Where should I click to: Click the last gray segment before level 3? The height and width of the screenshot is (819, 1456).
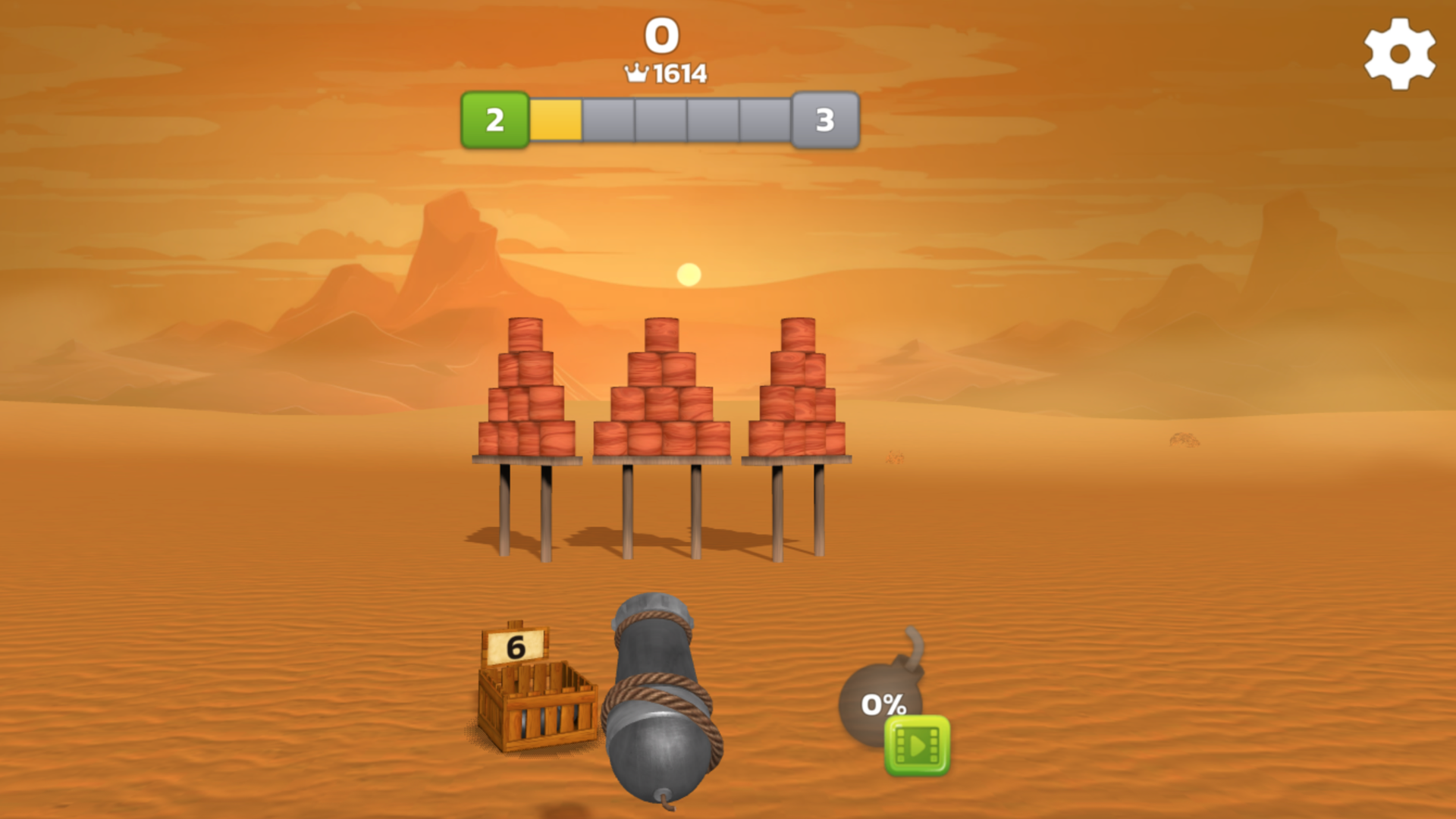coord(766,118)
